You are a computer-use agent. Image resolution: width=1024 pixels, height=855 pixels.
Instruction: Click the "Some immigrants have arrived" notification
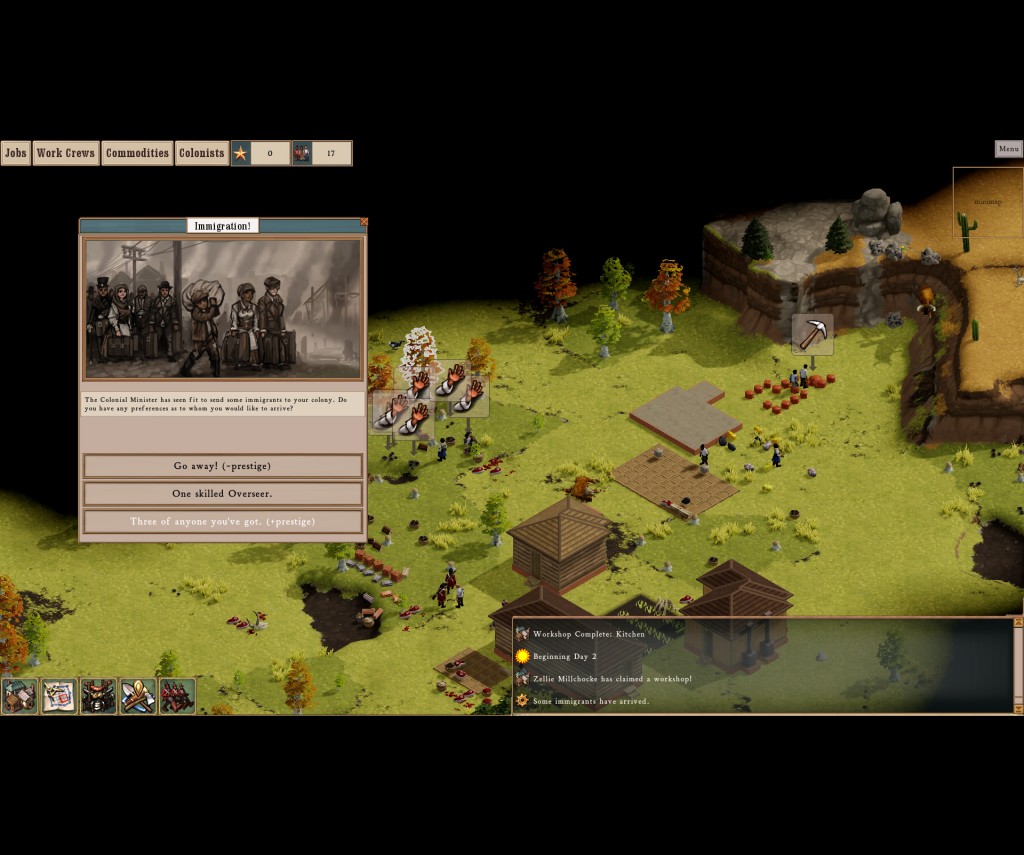[590, 701]
